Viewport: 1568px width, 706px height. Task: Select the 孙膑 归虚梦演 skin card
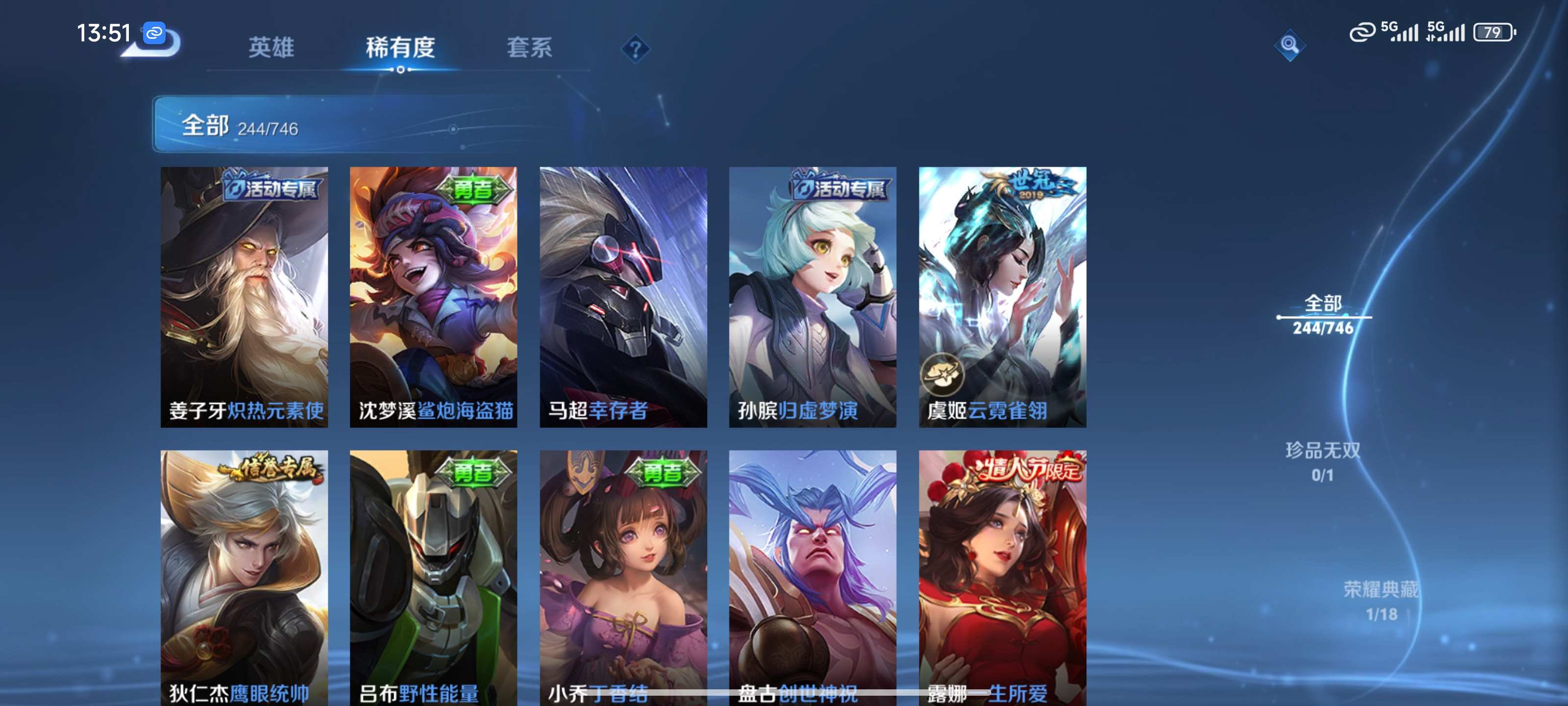pos(812,297)
